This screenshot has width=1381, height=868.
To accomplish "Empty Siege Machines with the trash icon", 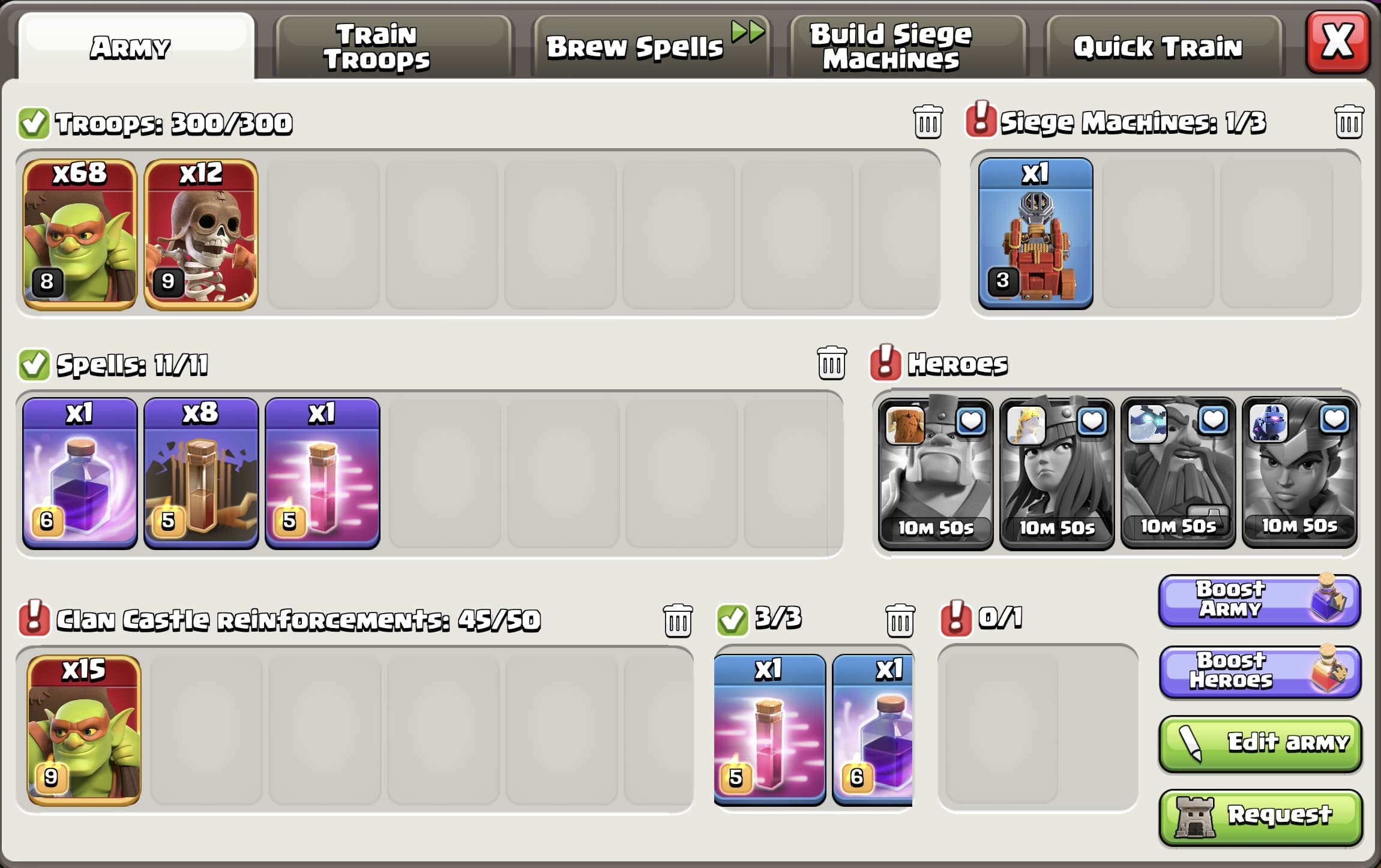I will (x=1350, y=122).
